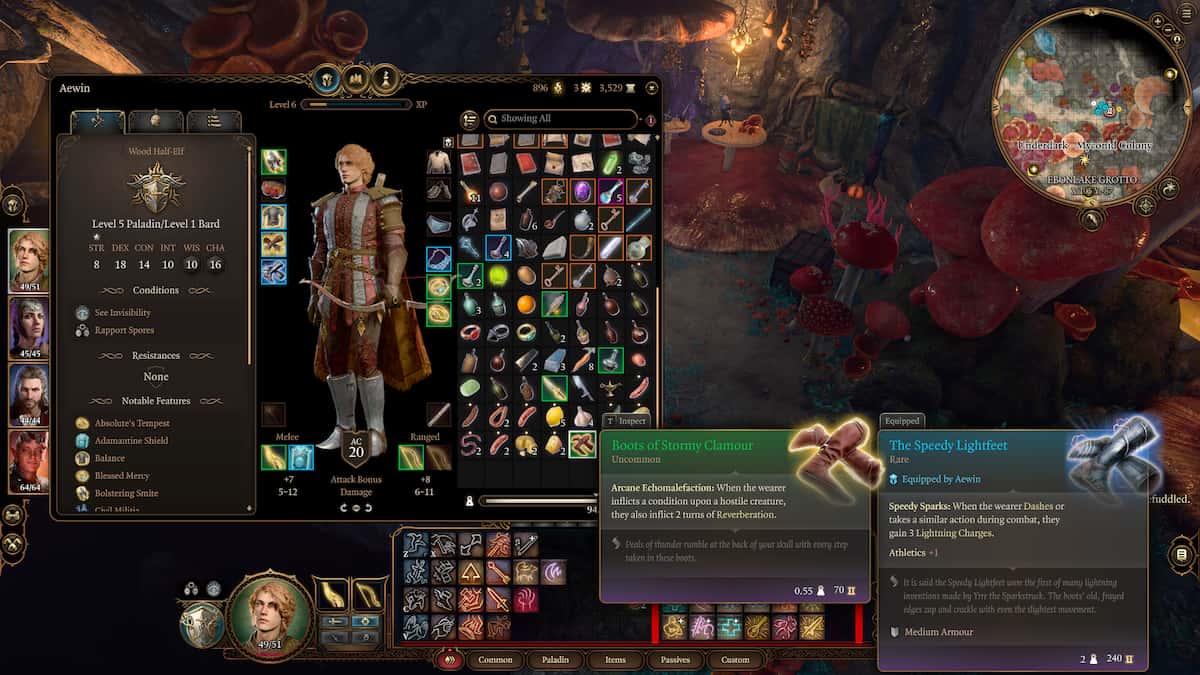
Task: Click the inventory search field showing 'Showing All'
Action: click(560, 119)
